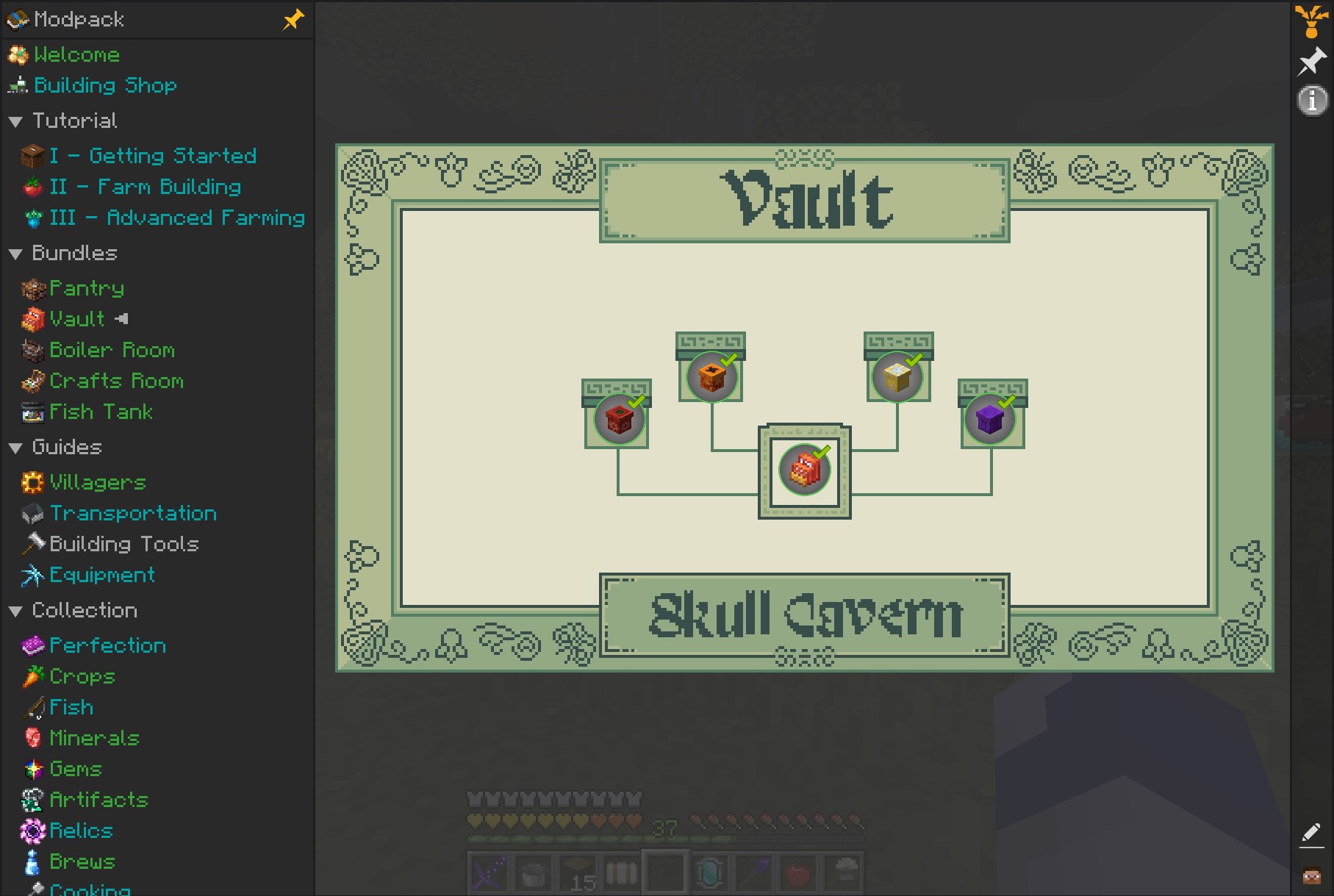Toggle the yellow pin beside Modpack
The image size is (1334, 896).
(293, 20)
